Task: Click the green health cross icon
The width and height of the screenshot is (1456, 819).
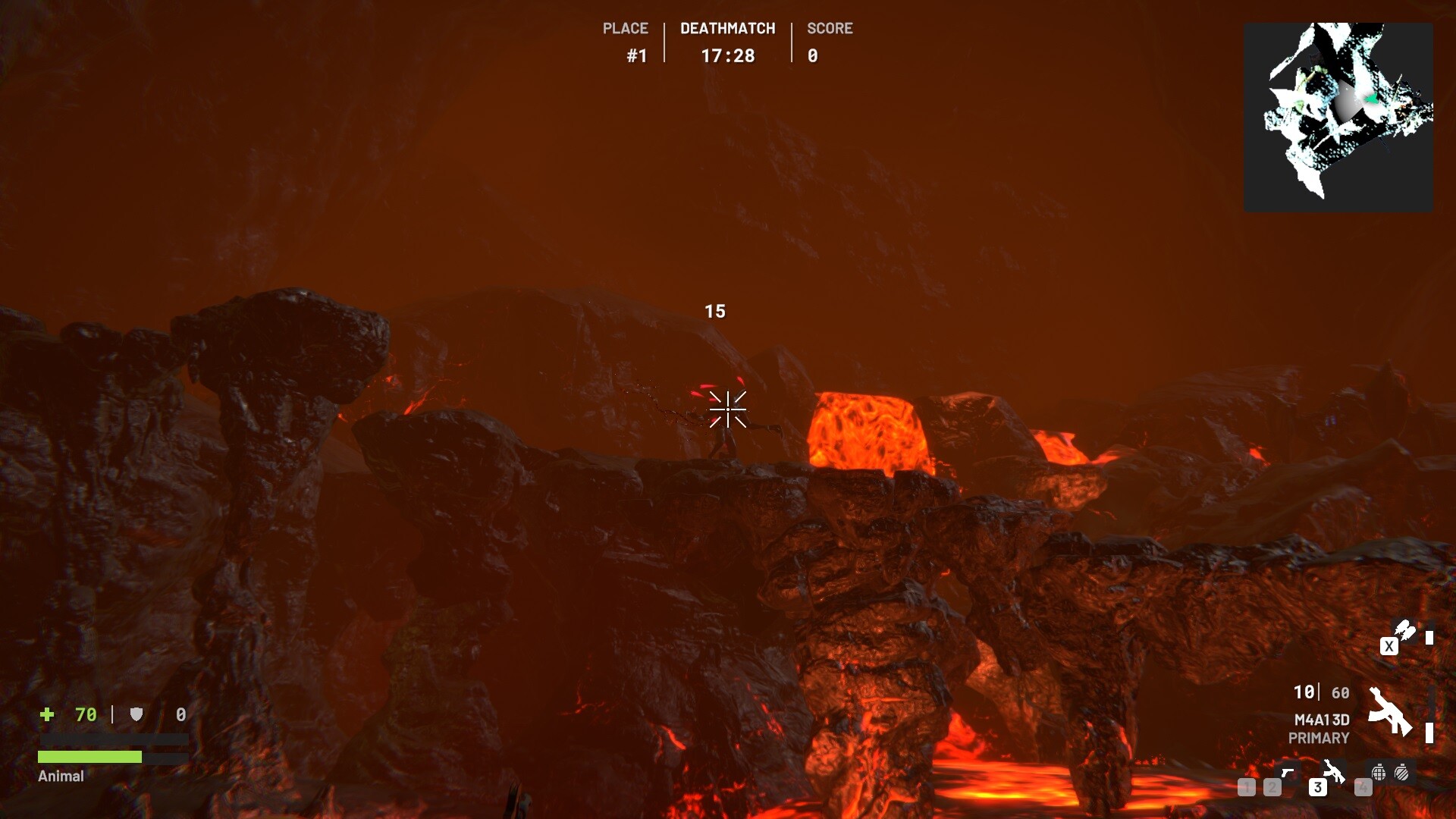Action: coord(47,714)
